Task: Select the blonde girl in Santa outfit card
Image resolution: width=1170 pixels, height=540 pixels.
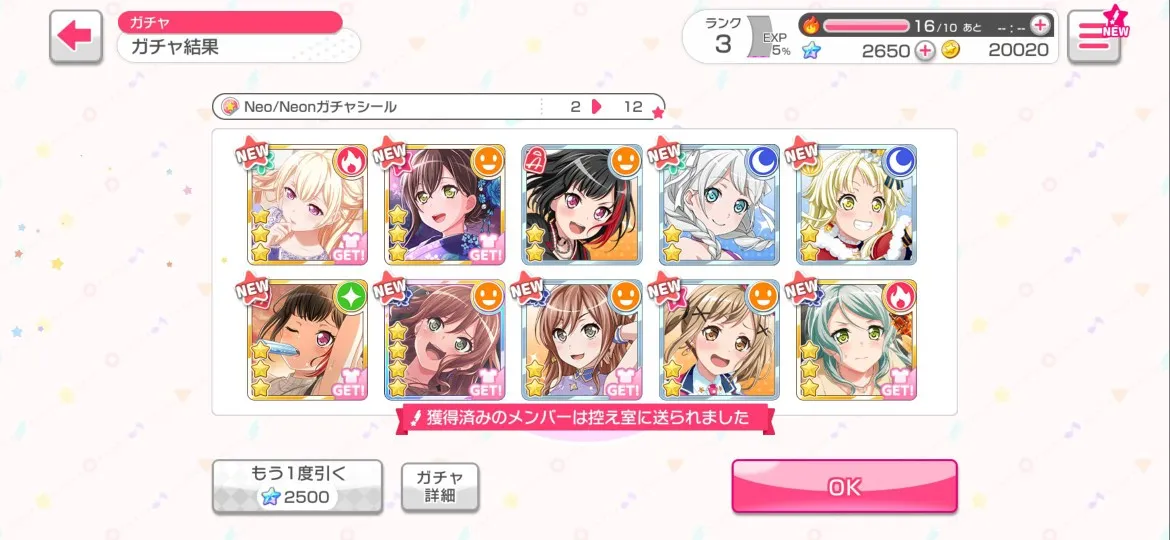Action: point(856,205)
